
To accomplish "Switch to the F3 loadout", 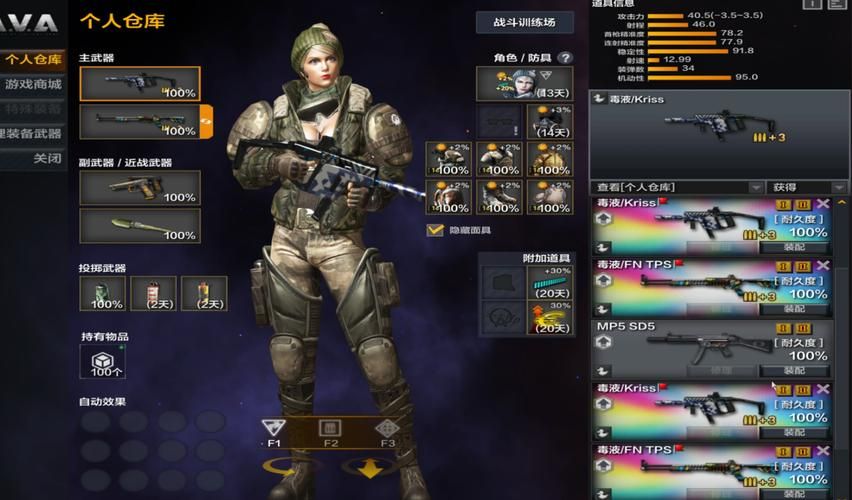I will point(387,432).
